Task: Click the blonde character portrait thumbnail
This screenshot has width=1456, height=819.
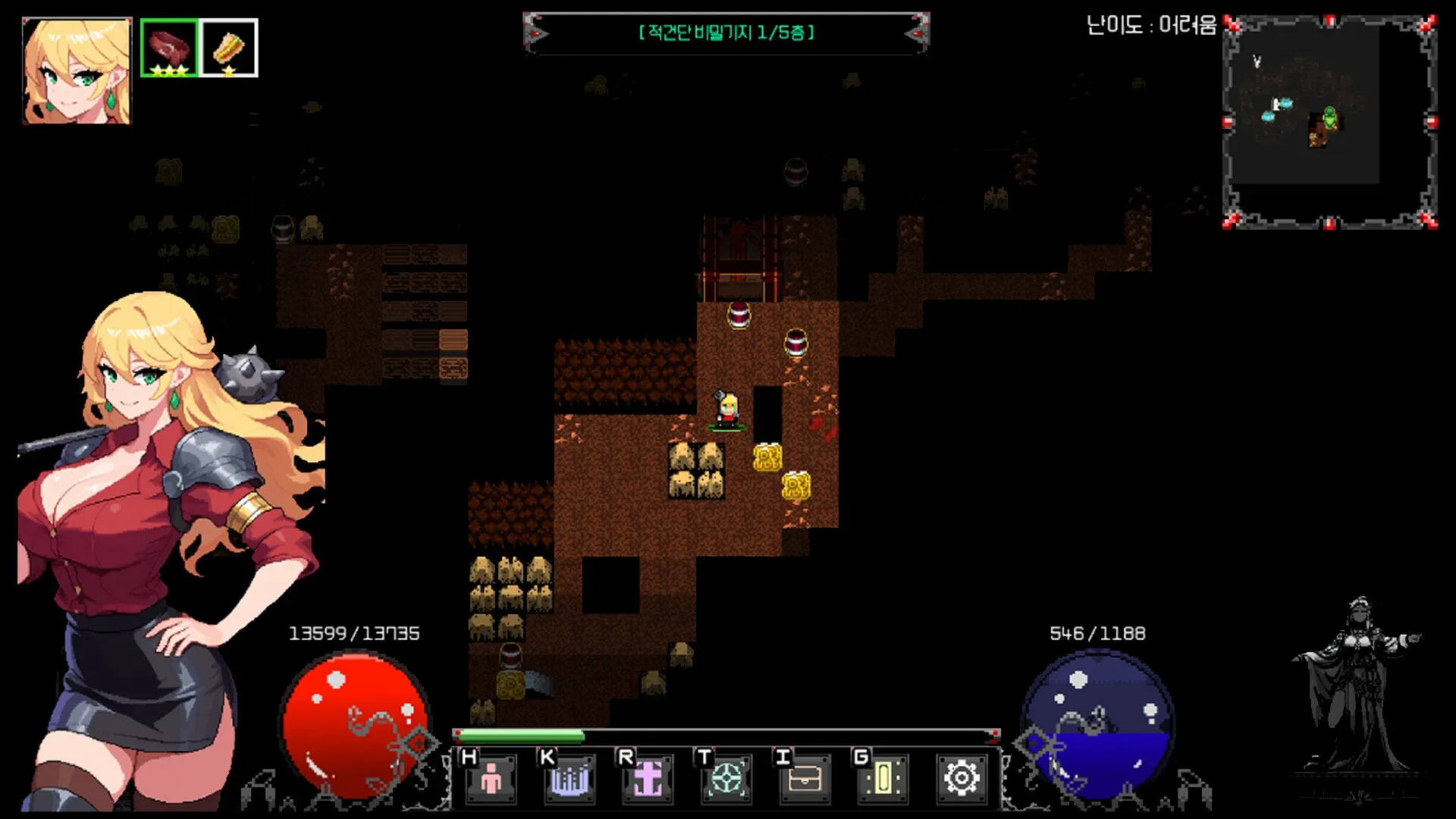Action: pyautogui.click(x=77, y=71)
